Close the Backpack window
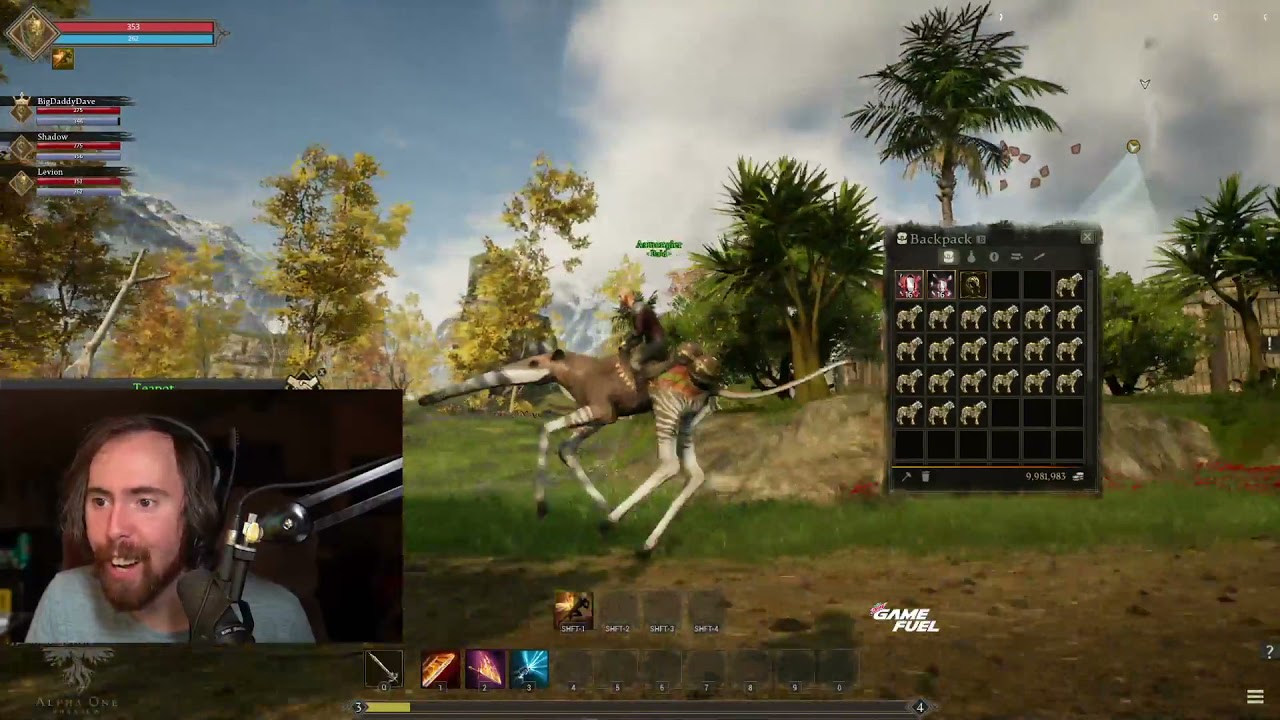This screenshot has height=720, width=1280. point(1087,238)
